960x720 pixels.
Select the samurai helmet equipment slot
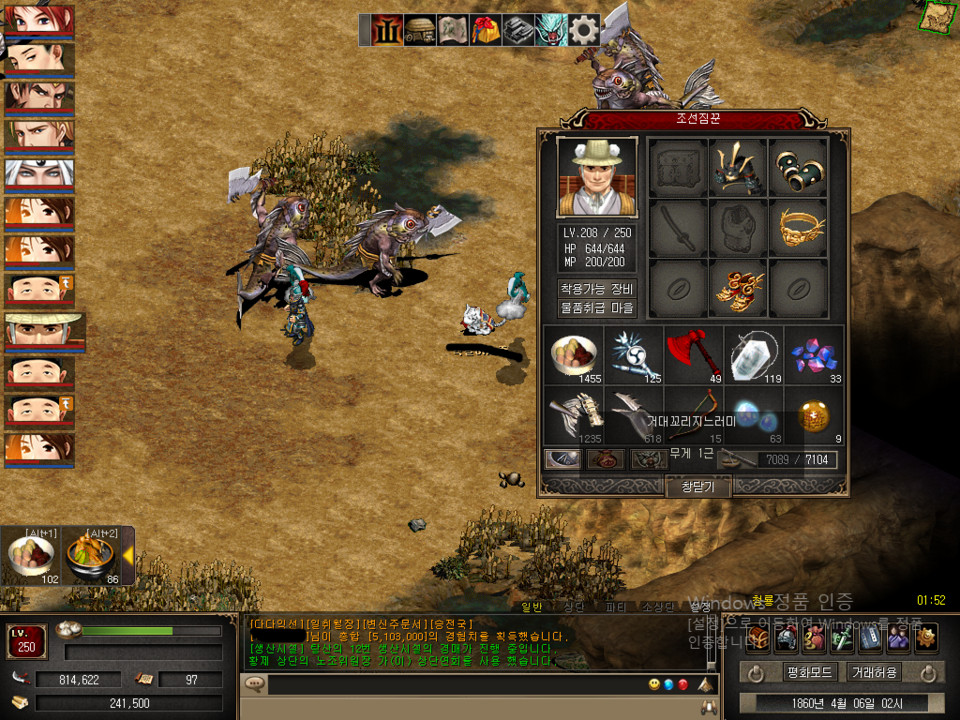(739, 167)
